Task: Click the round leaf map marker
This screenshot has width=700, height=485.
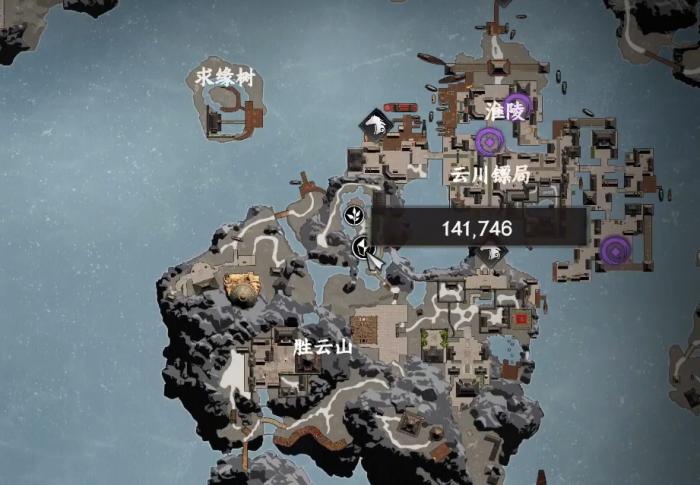Action: (x=354, y=213)
